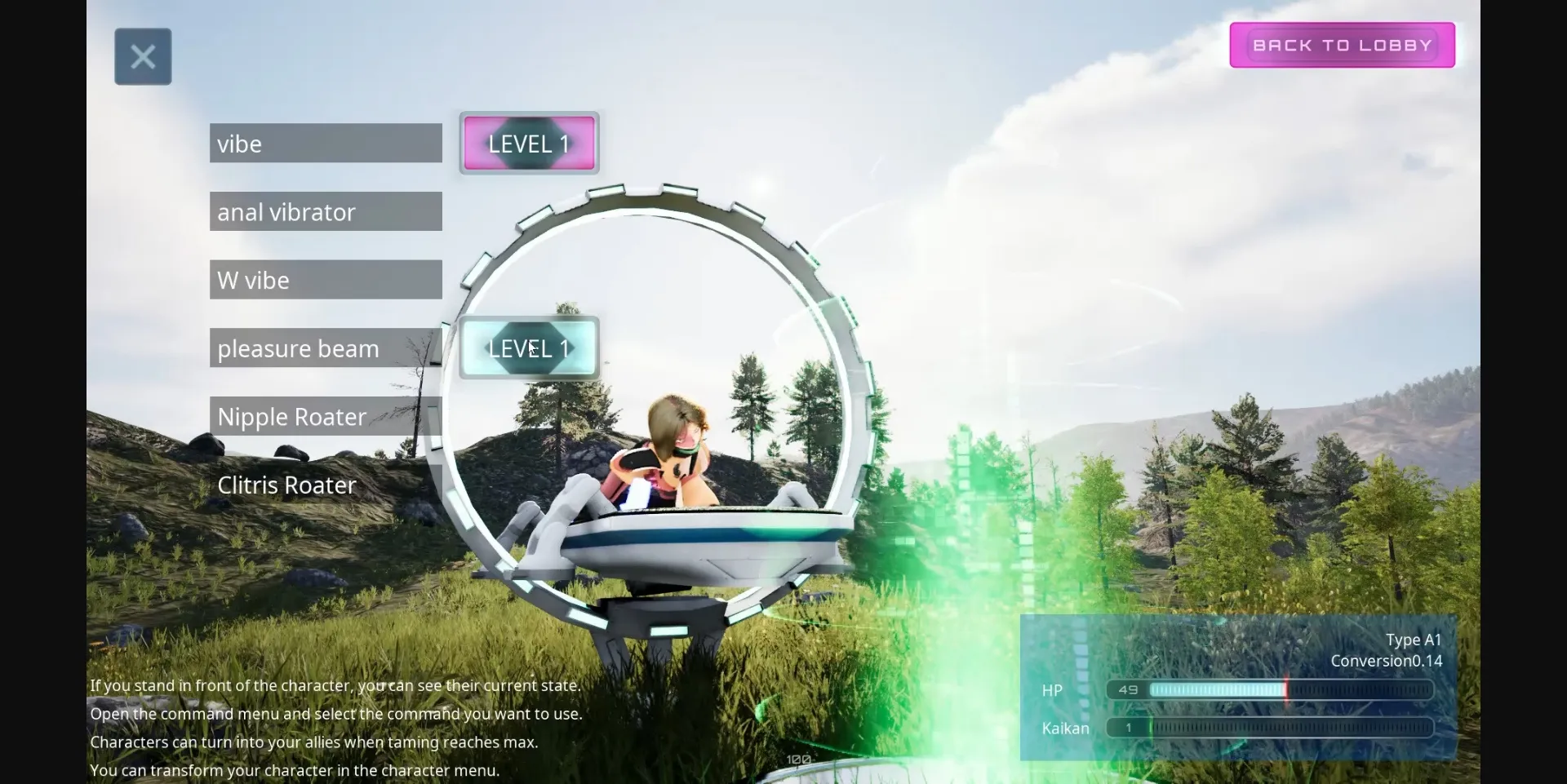Choose the "W vibe" command
Image resolution: width=1567 pixels, height=784 pixels.
click(325, 279)
